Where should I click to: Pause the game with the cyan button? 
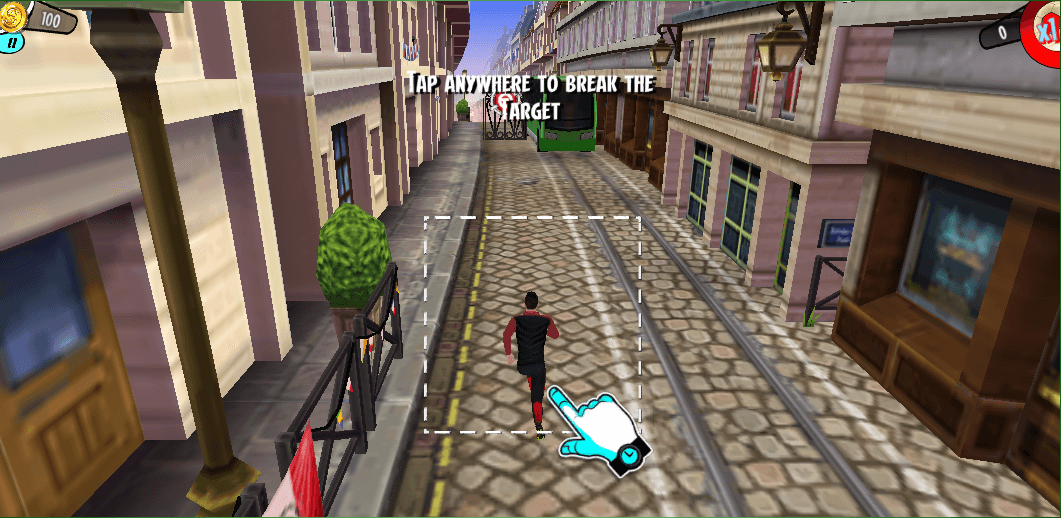tap(13, 43)
